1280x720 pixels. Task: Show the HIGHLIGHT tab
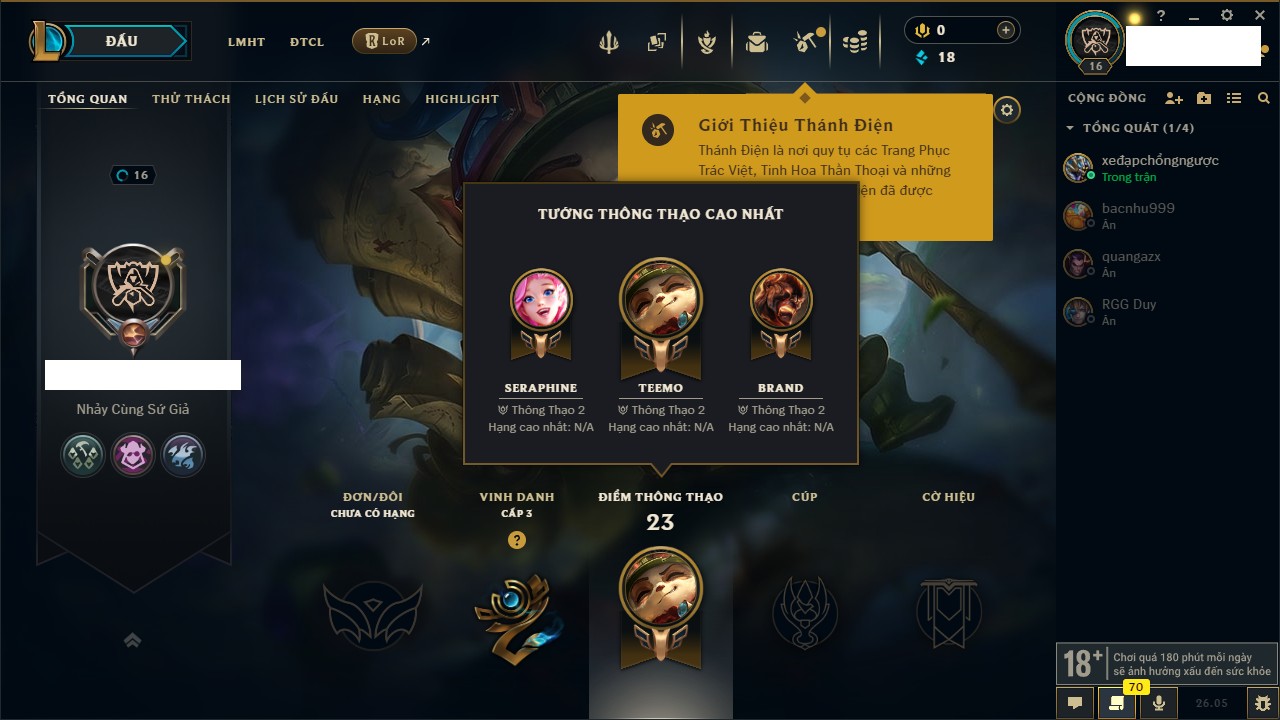(461, 99)
